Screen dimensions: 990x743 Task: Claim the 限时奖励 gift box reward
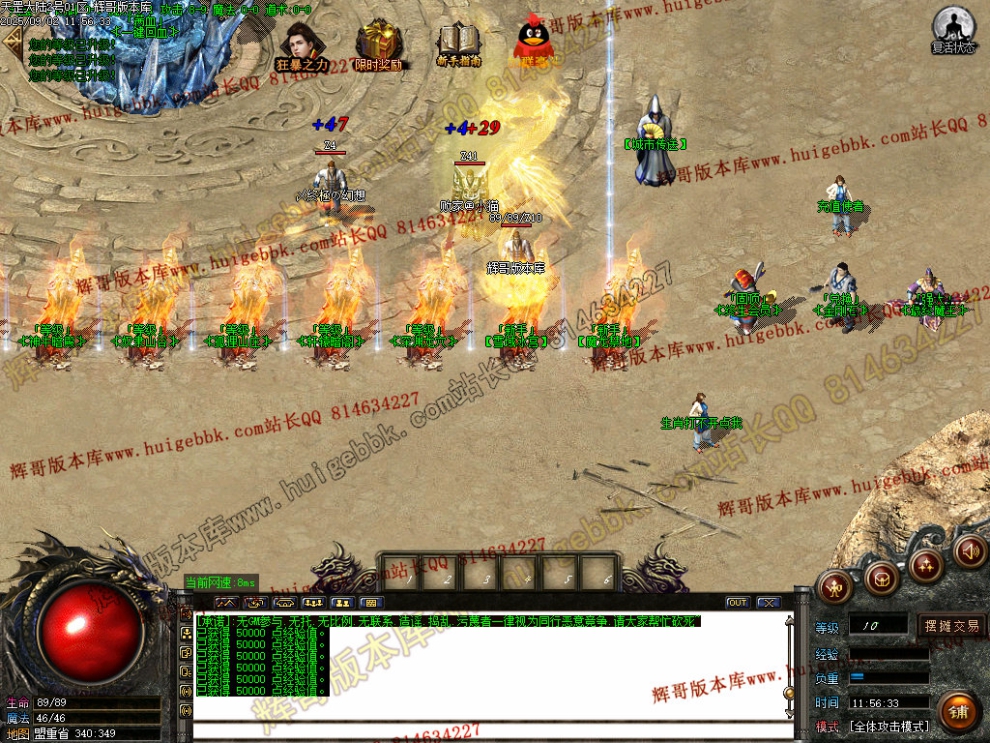(379, 46)
